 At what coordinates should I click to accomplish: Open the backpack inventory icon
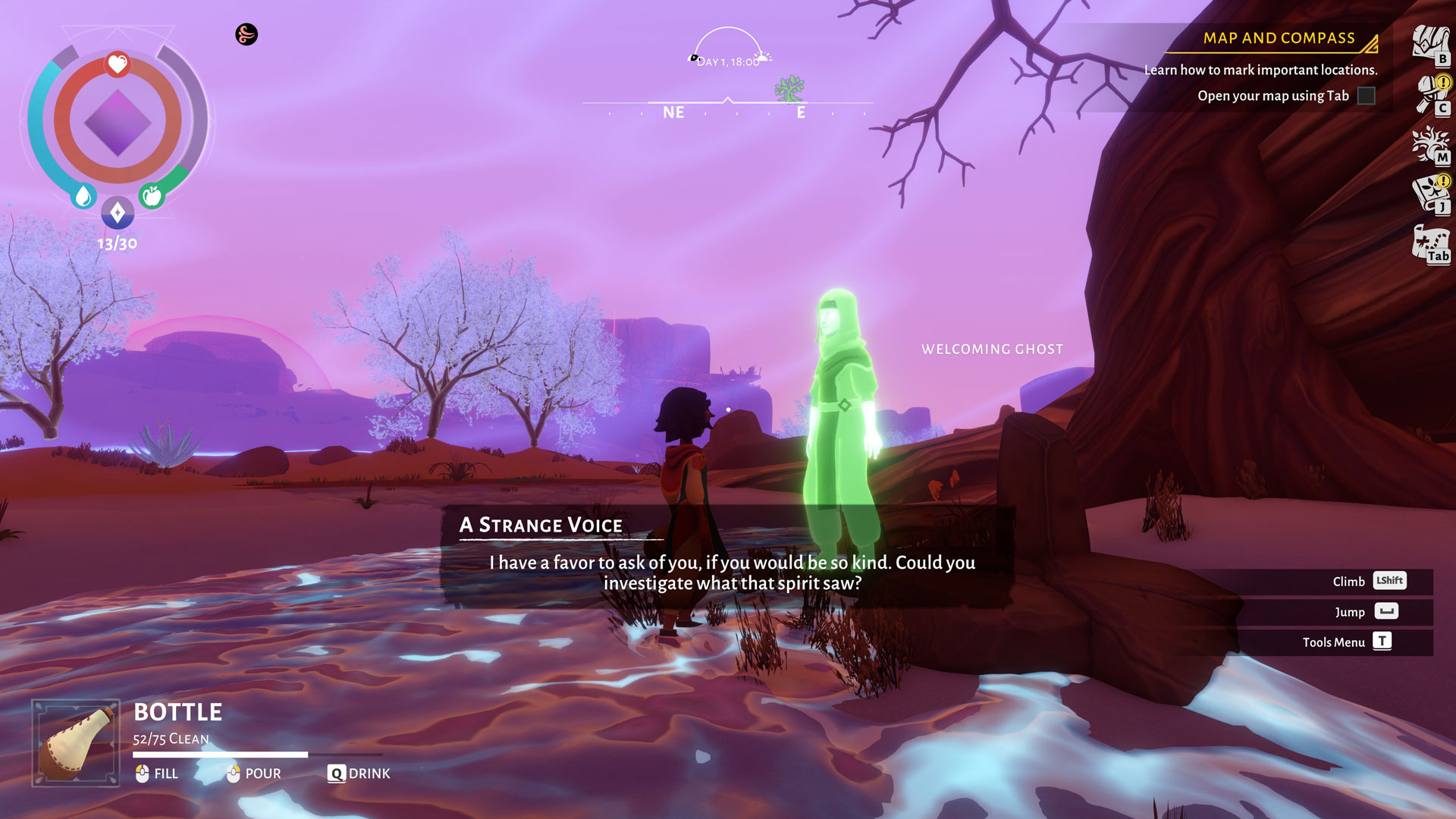point(1429,44)
